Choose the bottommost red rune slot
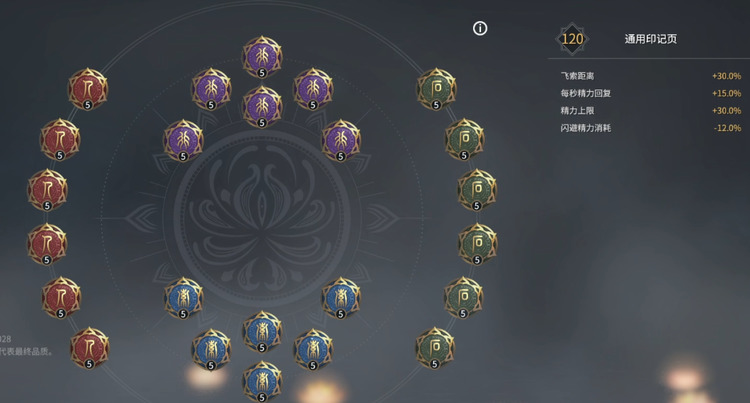 (x=89, y=347)
